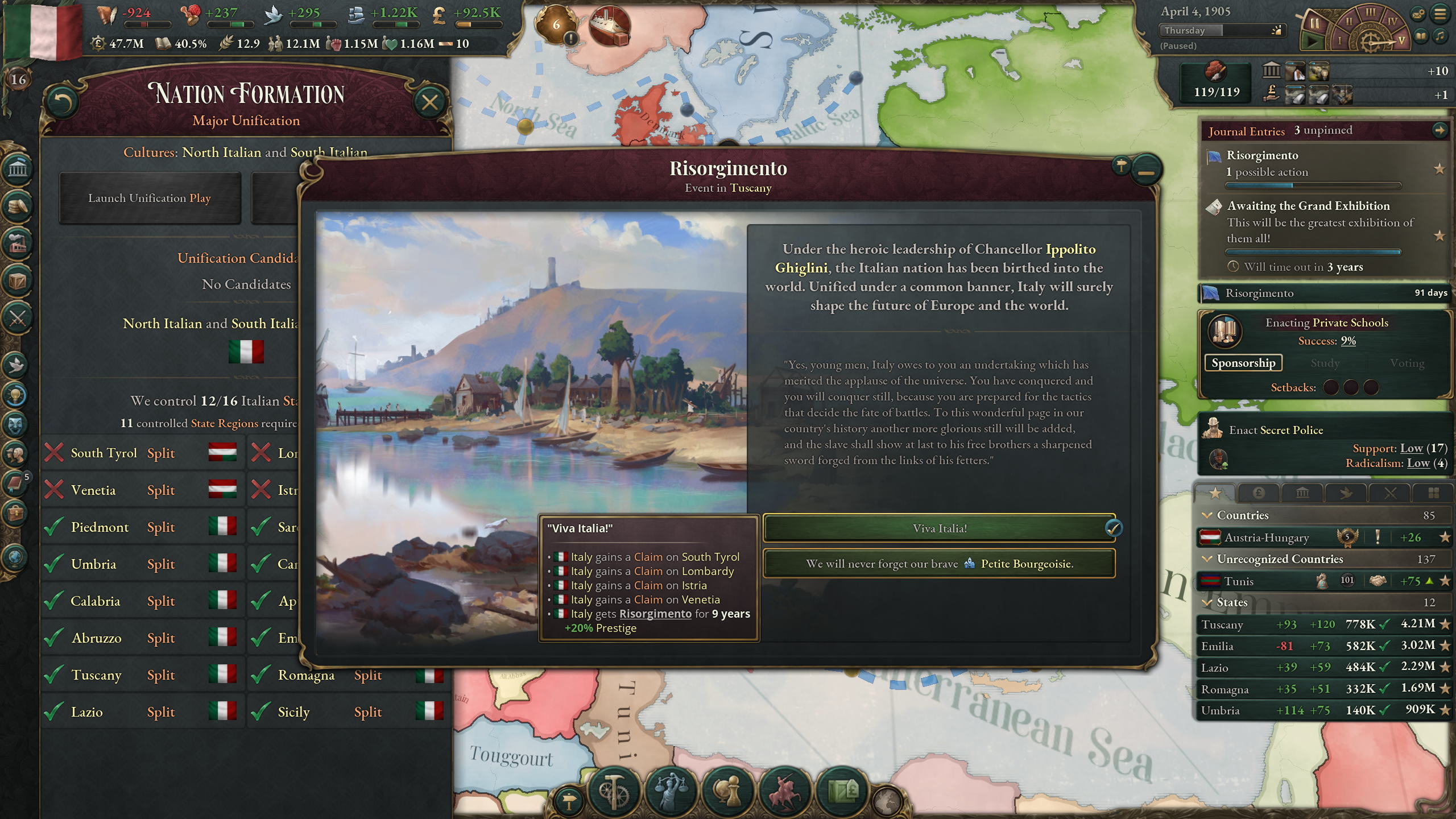Select Austria-Hungary in the outliner
Screen dimensions: 1456x819
click(1266, 537)
